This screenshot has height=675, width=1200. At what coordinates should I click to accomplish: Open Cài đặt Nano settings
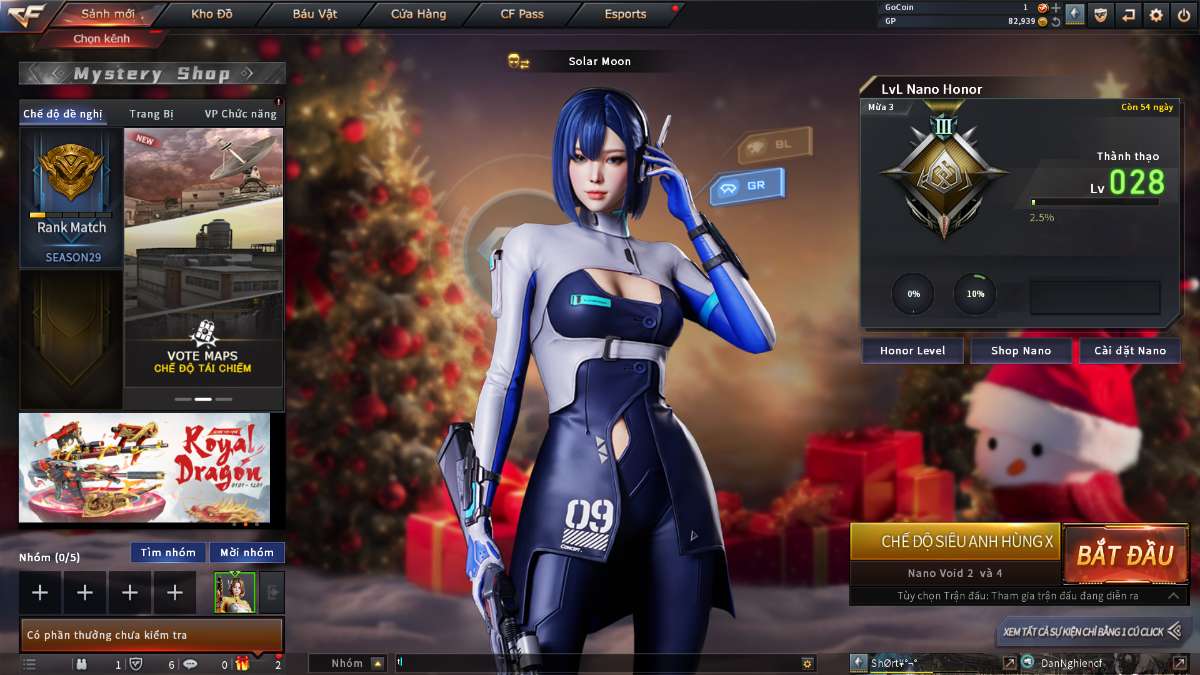pyautogui.click(x=1129, y=351)
